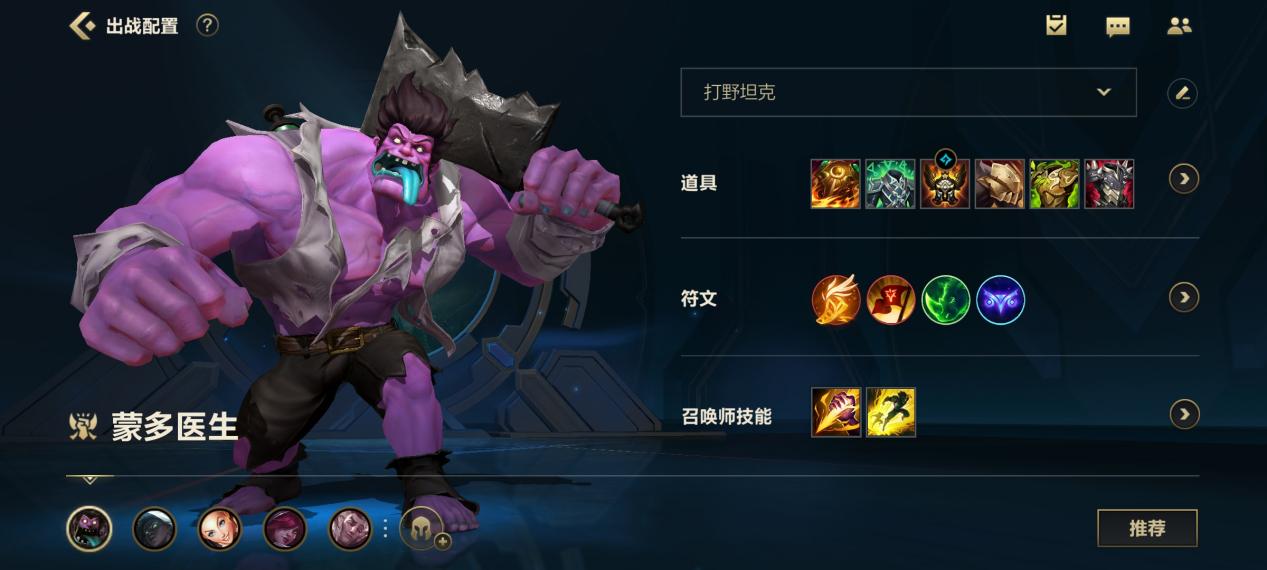Open the 道具 items arrow button

1184,179
